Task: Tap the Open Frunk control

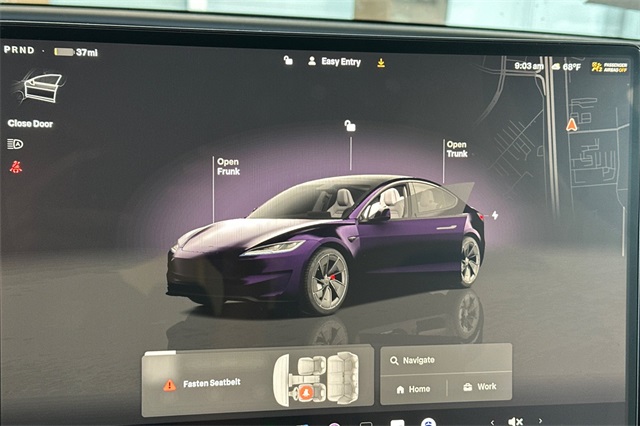Action: (x=228, y=166)
